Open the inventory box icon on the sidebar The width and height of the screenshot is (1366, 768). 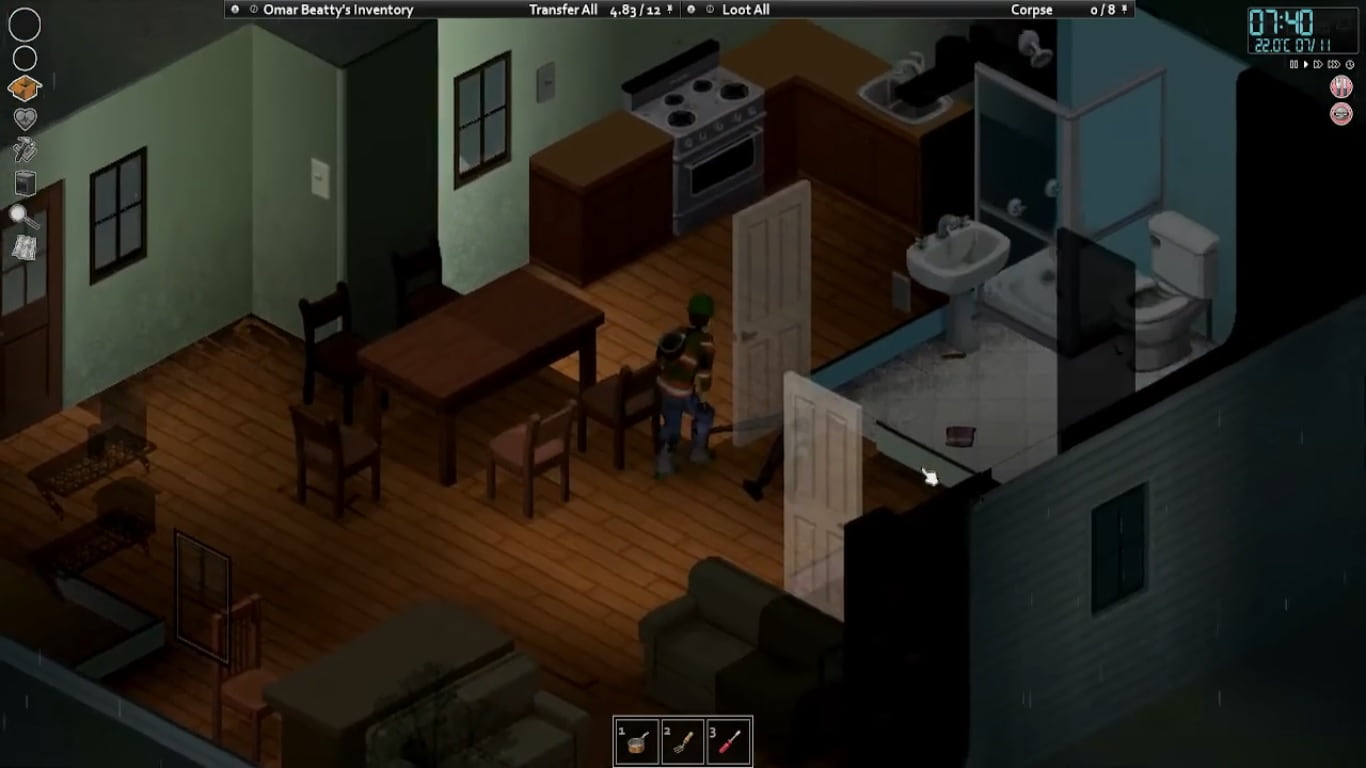pyautogui.click(x=23, y=86)
